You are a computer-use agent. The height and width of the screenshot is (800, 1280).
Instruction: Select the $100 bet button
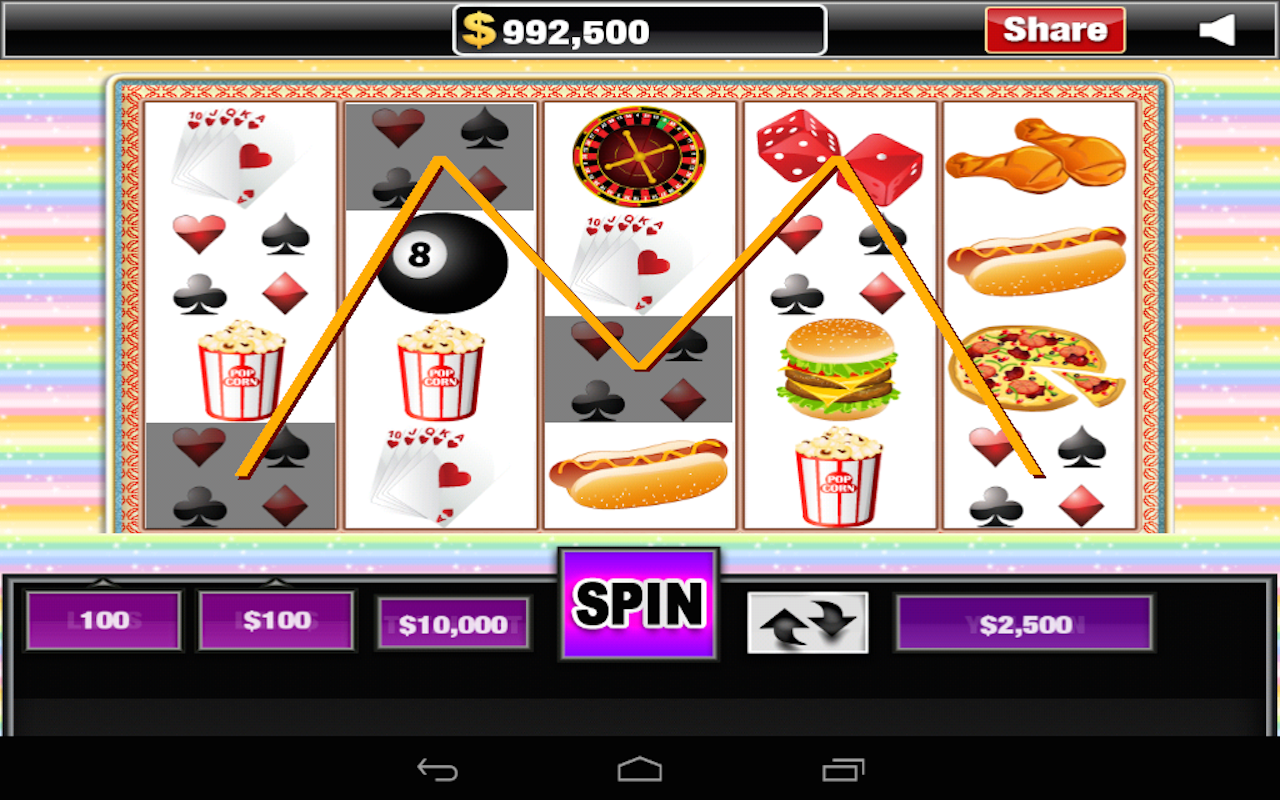[276, 620]
